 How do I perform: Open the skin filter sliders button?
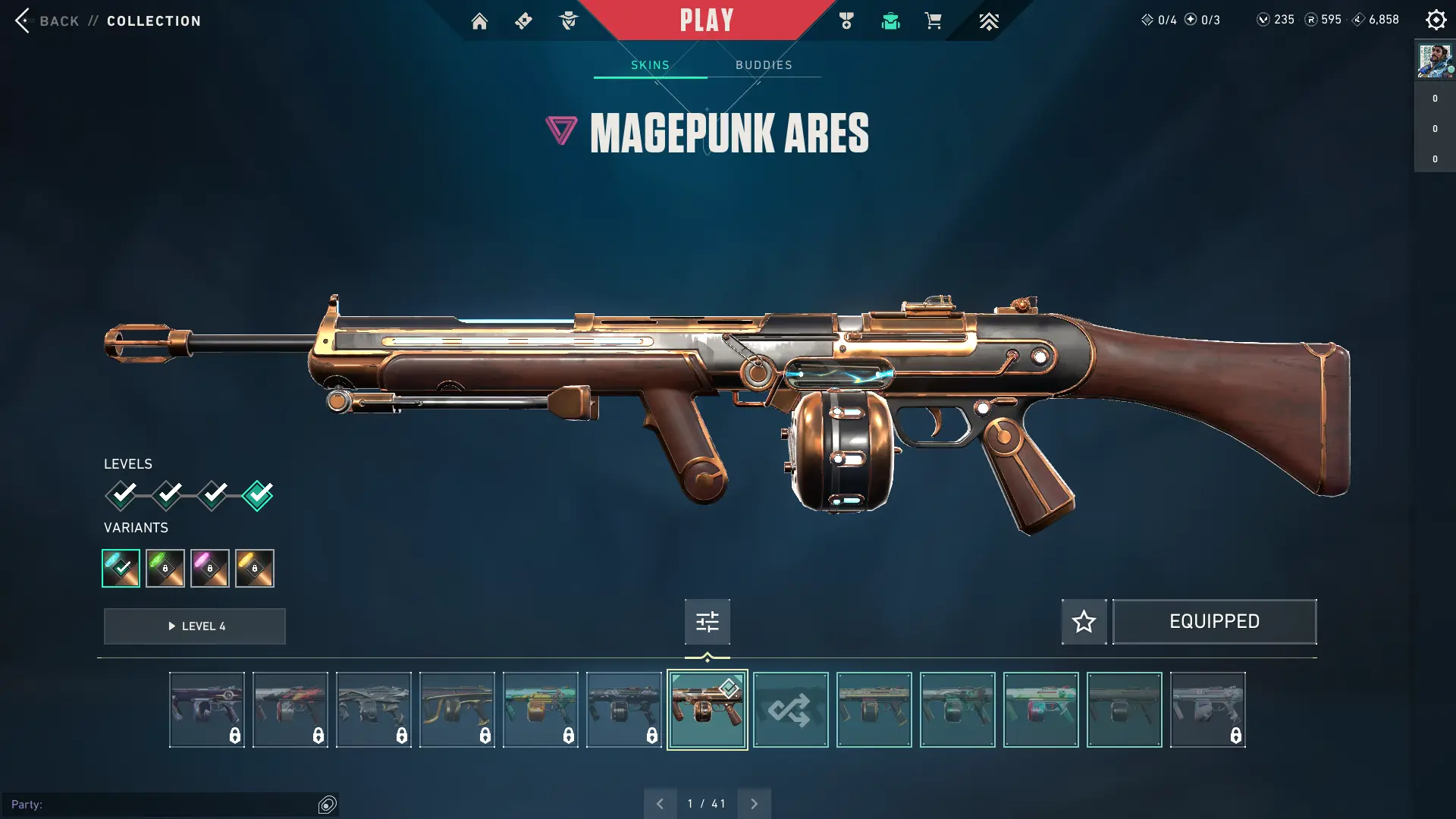(707, 622)
